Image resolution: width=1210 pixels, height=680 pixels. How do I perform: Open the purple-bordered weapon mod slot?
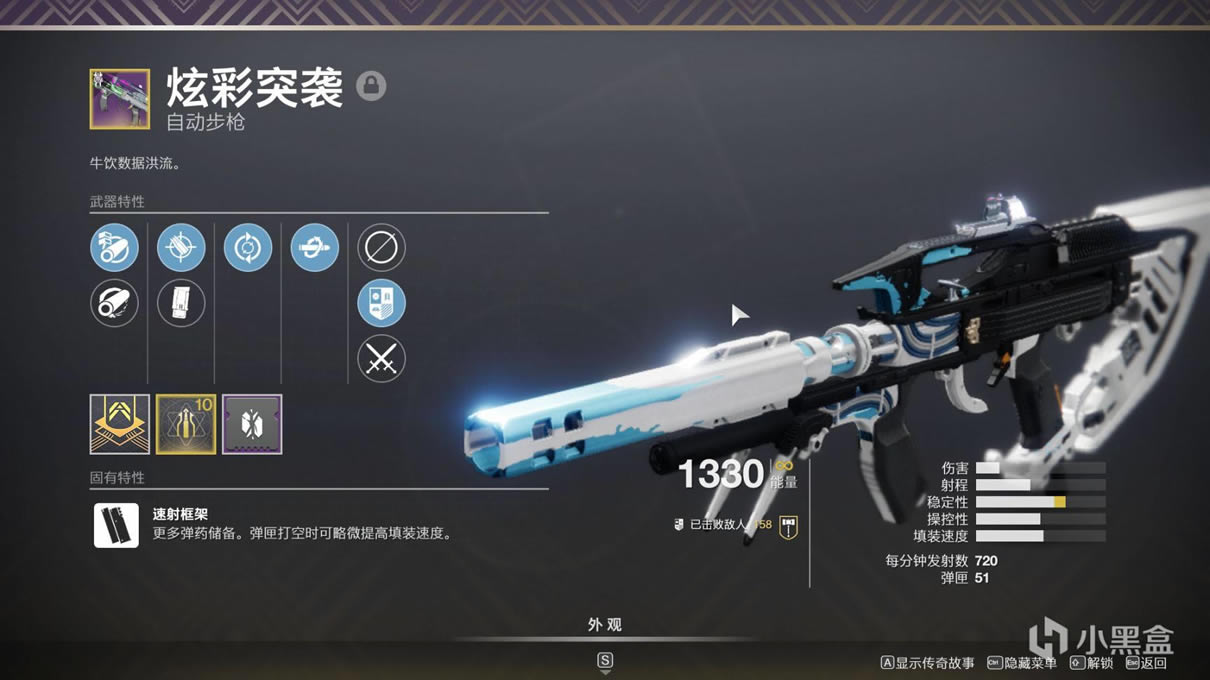[252, 424]
